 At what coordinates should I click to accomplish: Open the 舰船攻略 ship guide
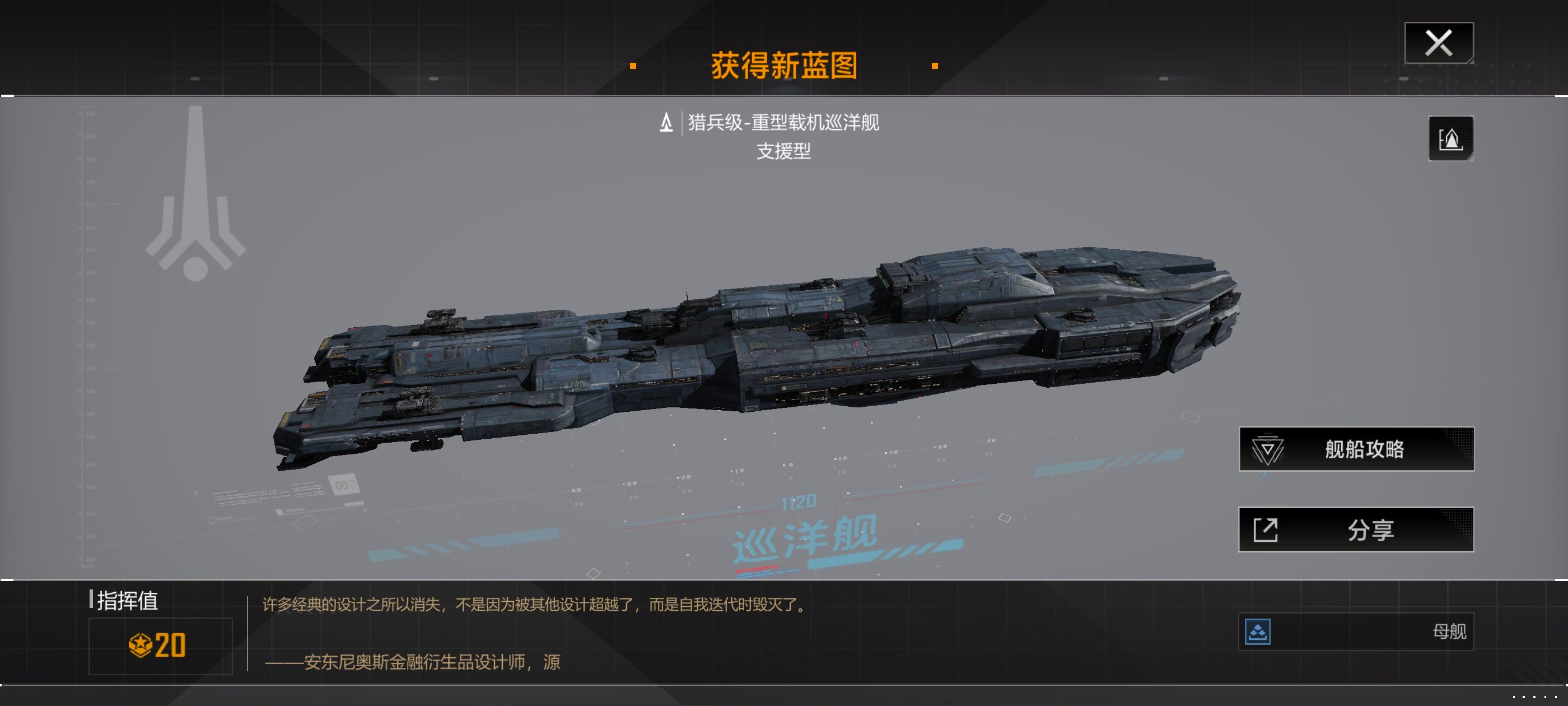pyautogui.click(x=1356, y=448)
